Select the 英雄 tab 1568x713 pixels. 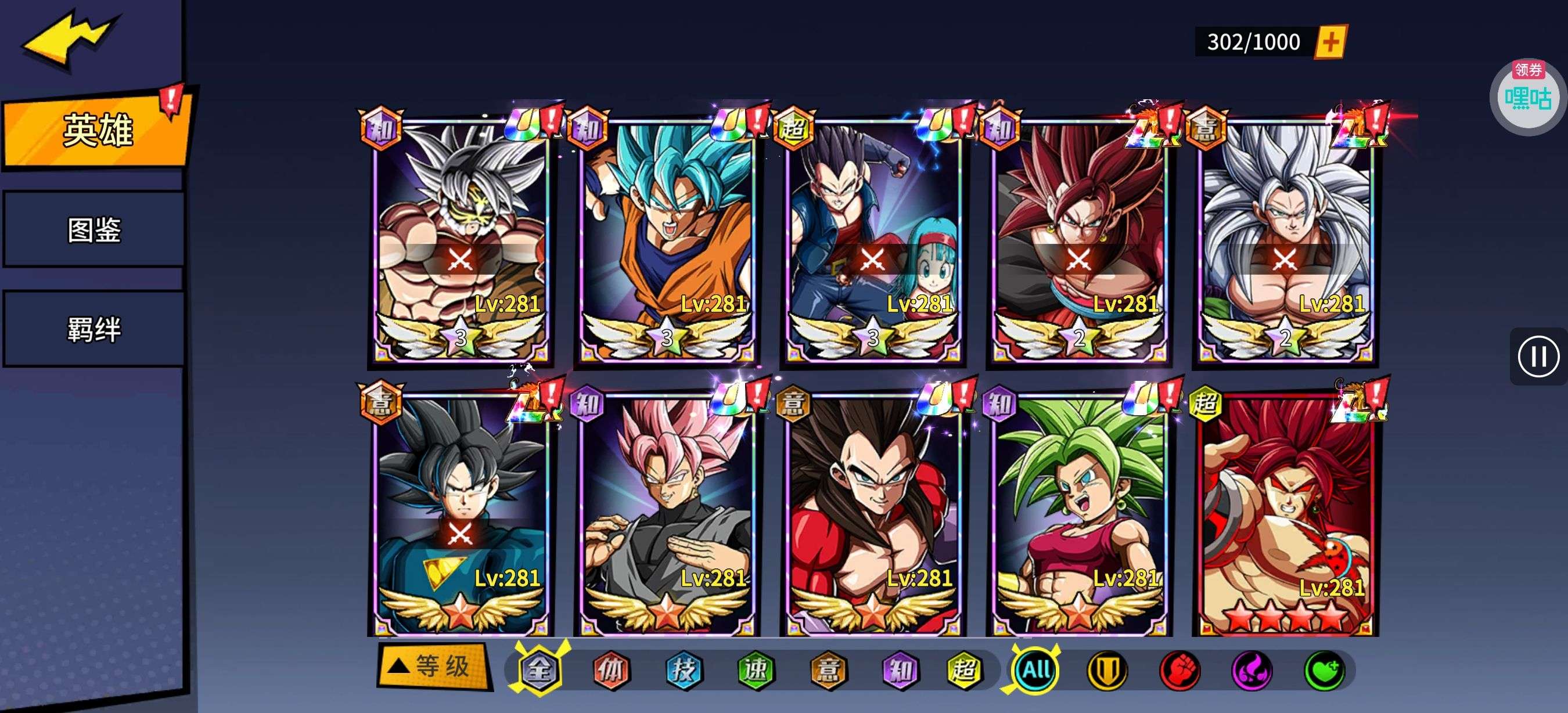(x=96, y=130)
